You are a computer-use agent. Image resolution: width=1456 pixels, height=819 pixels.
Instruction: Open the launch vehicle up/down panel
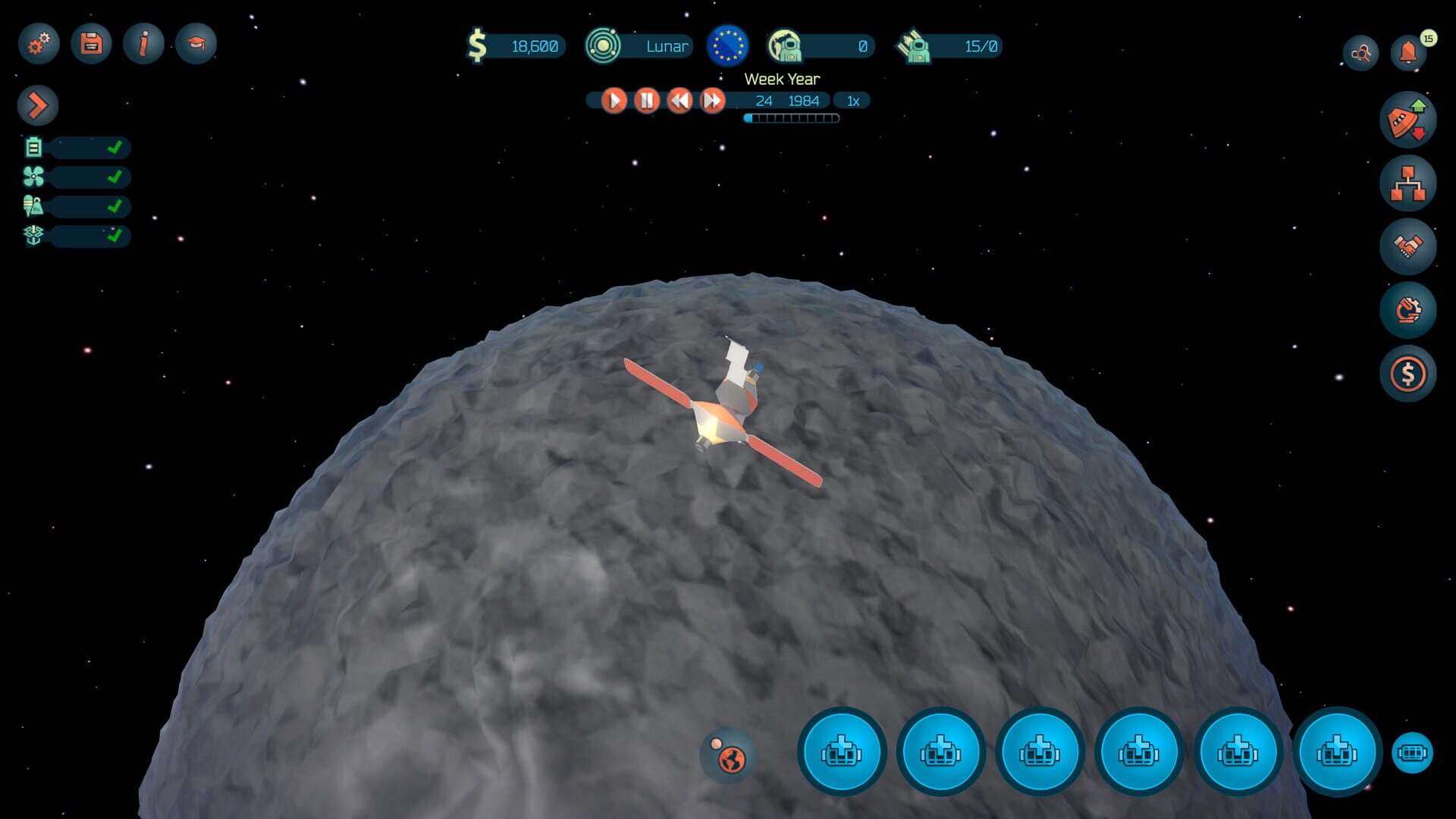1408,118
